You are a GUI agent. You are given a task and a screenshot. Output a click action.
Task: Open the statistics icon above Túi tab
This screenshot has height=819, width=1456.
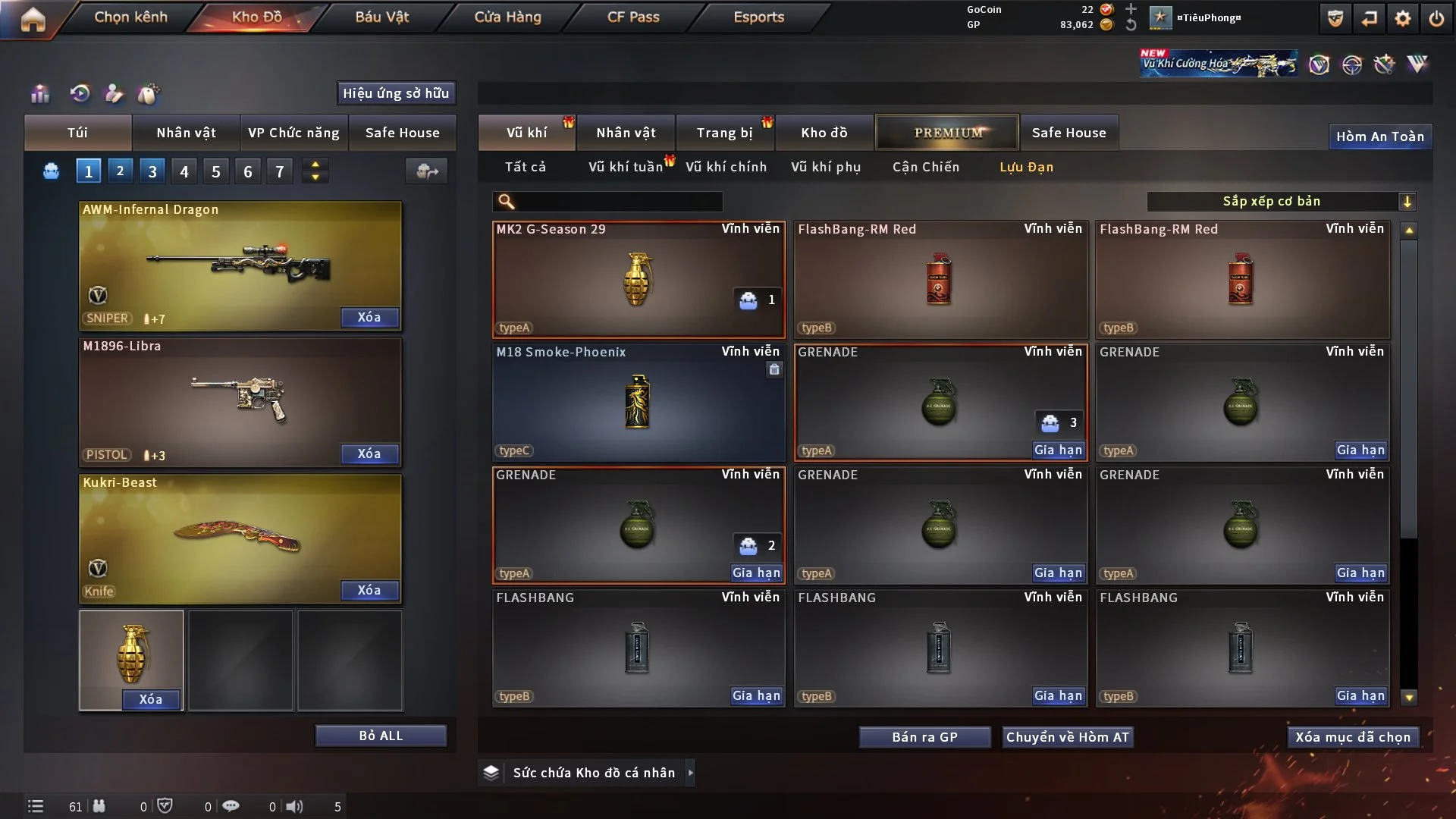pos(39,94)
